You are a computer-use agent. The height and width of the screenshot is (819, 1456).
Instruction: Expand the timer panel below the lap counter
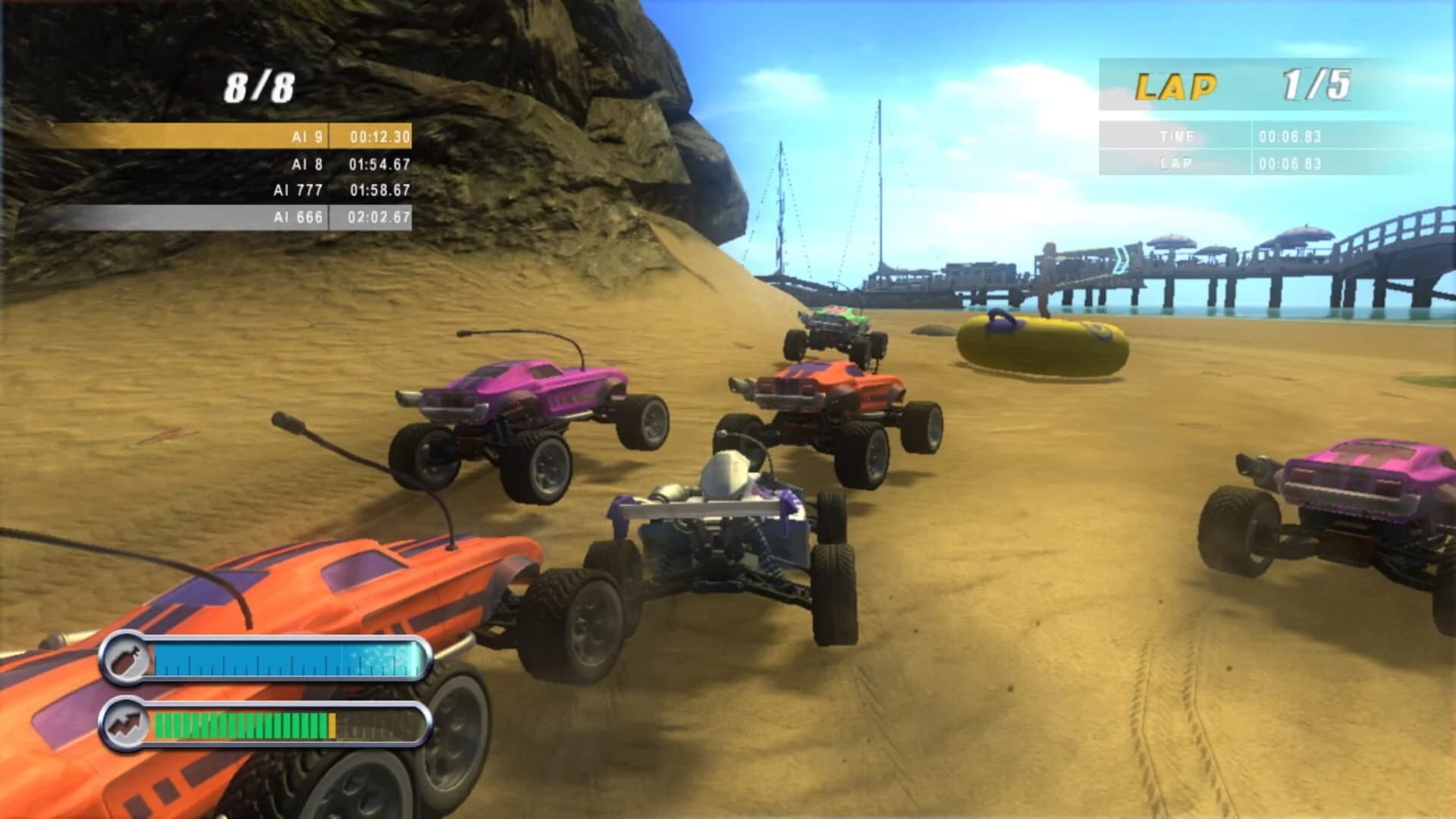pyautogui.click(x=1251, y=149)
